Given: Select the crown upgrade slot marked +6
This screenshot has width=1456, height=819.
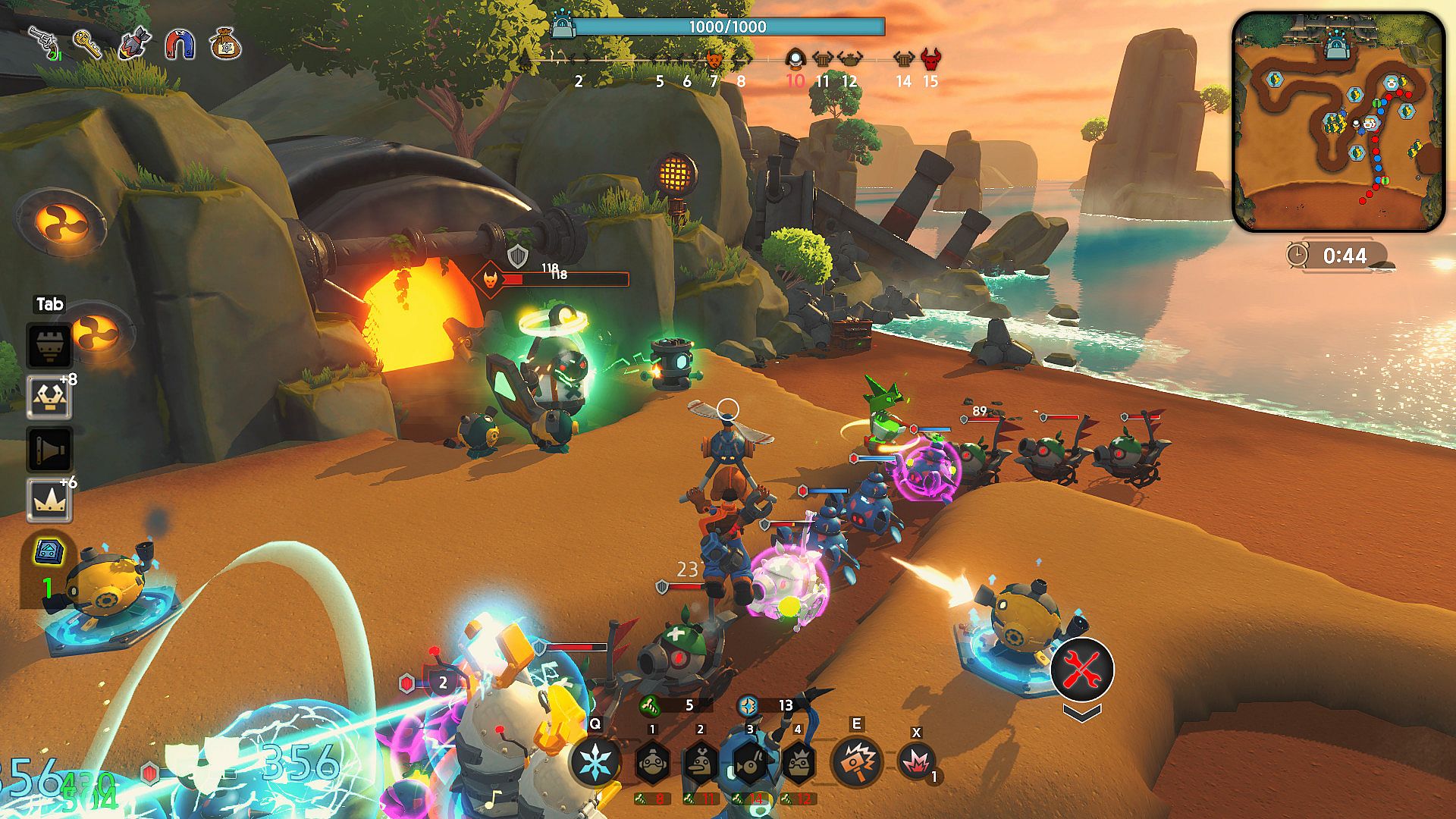Looking at the screenshot, I should pos(50,500).
